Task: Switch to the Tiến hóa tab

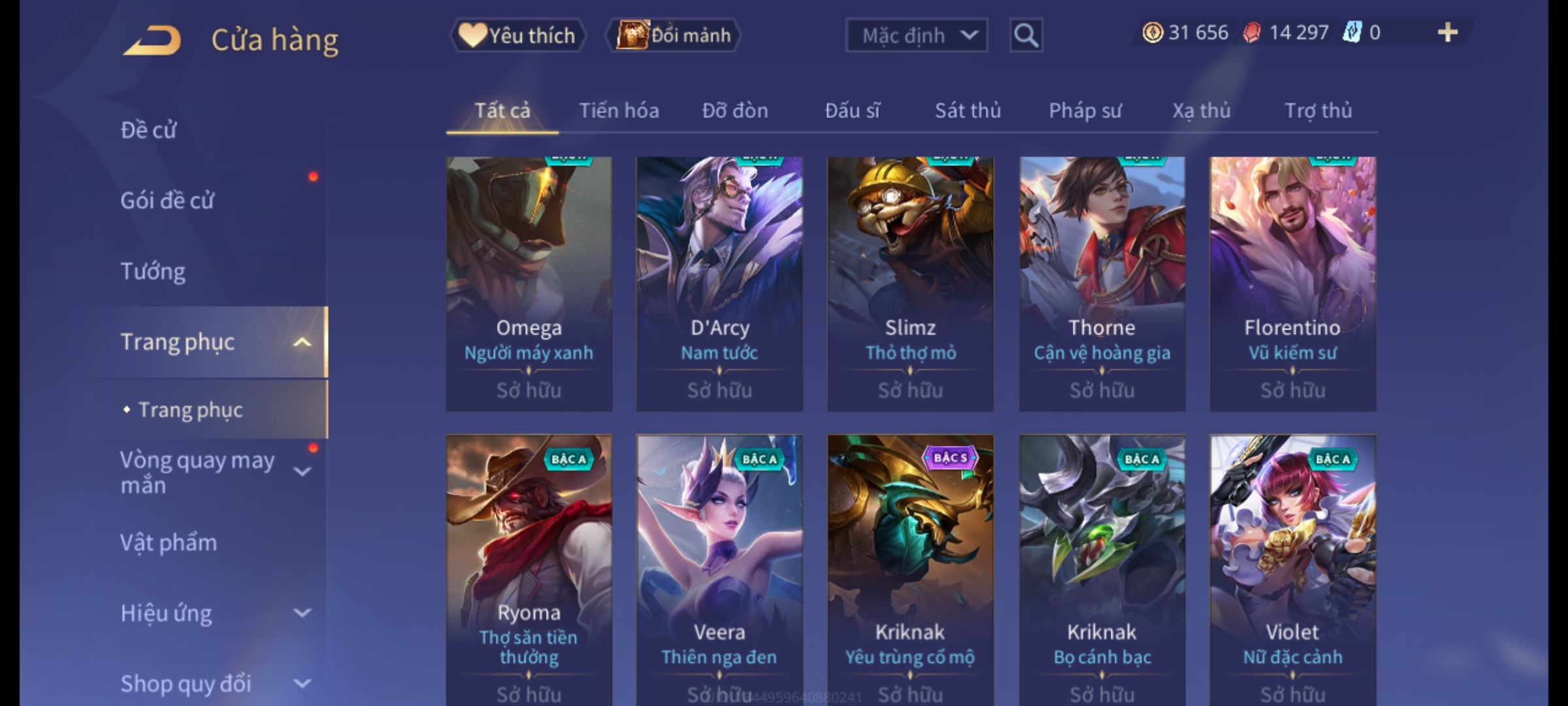Action: [x=619, y=110]
